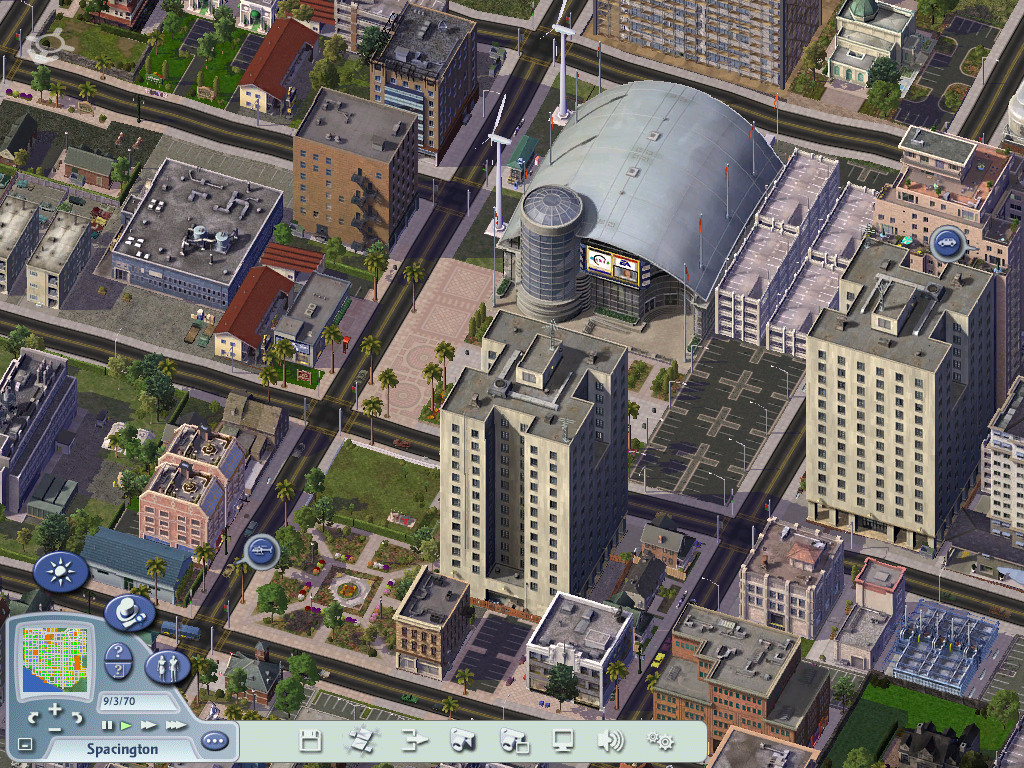Open game settings gears icon
1024x768 pixels.
point(660,741)
